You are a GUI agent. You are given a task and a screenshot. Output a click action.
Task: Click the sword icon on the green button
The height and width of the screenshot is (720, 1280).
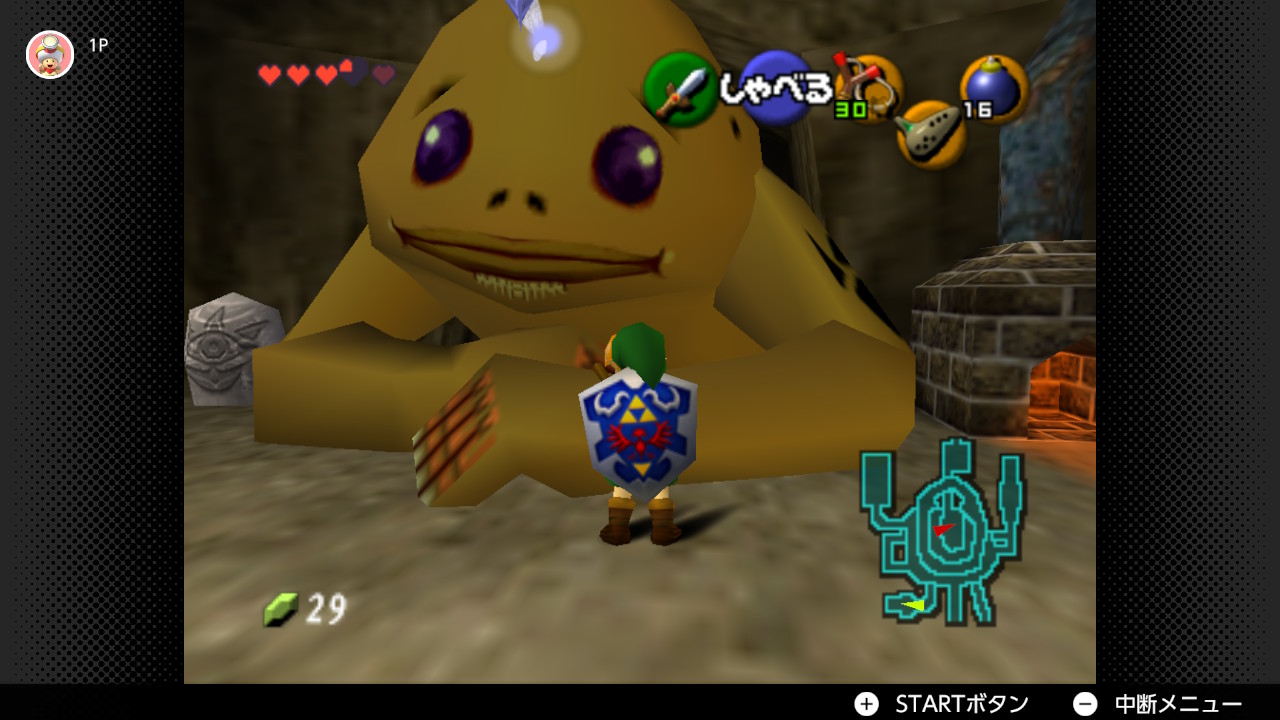click(680, 91)
